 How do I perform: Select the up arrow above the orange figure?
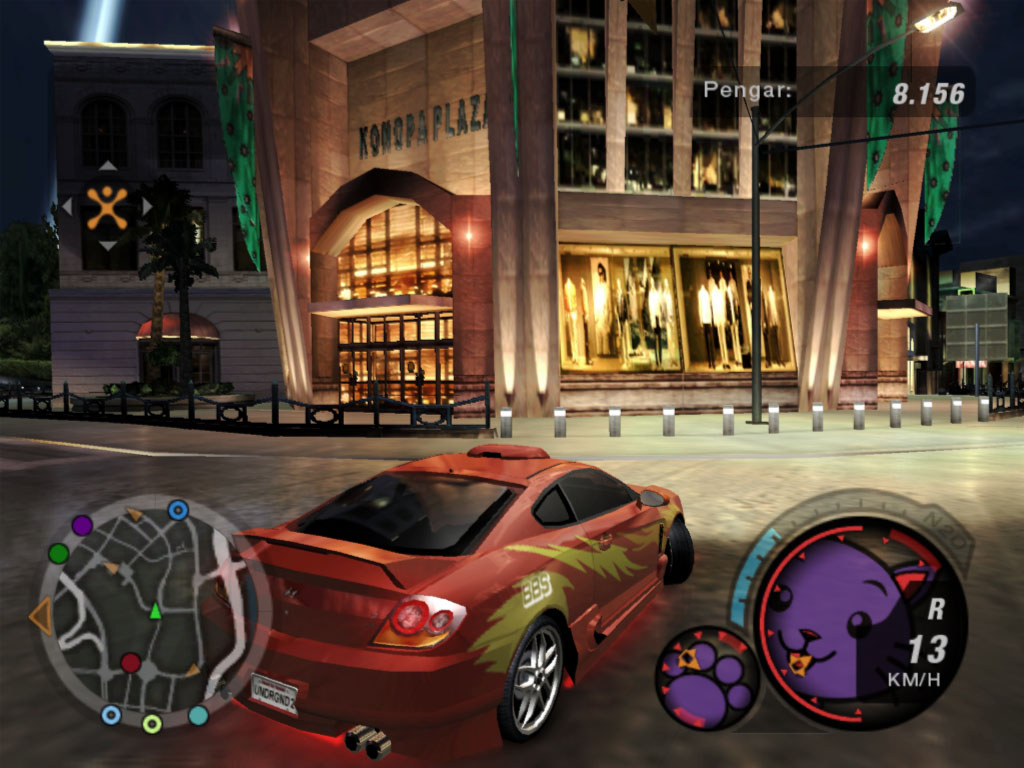click(x=106, y=165)
